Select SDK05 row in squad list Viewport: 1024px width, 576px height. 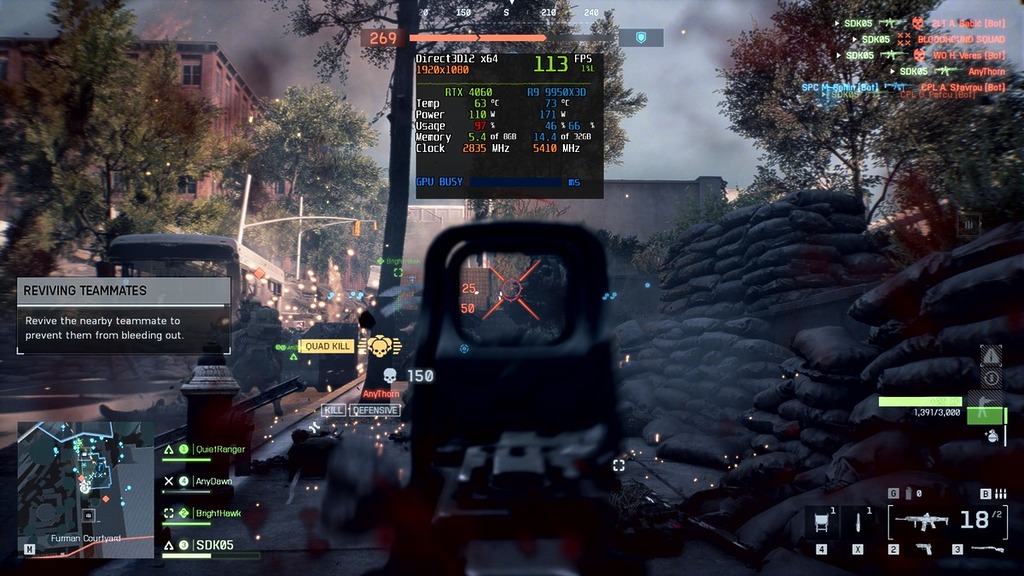coord(213,545)
